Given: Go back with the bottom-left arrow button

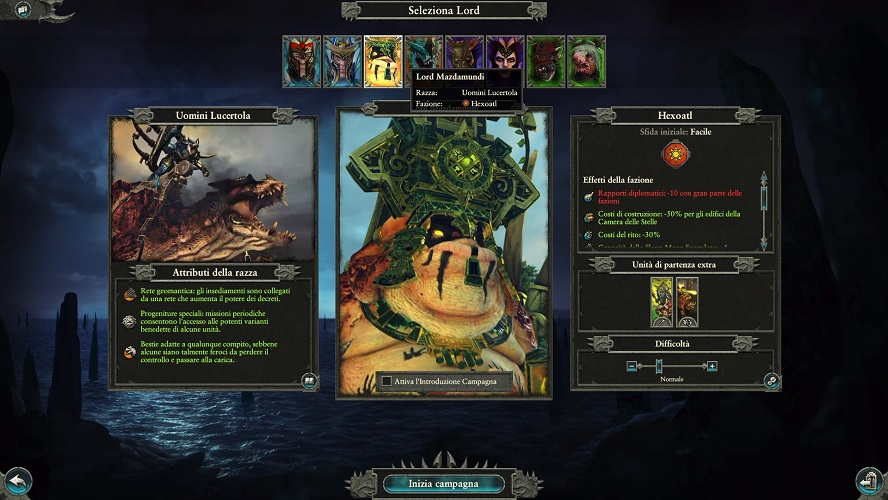Looking at the screenshot, I should (18, 481).
